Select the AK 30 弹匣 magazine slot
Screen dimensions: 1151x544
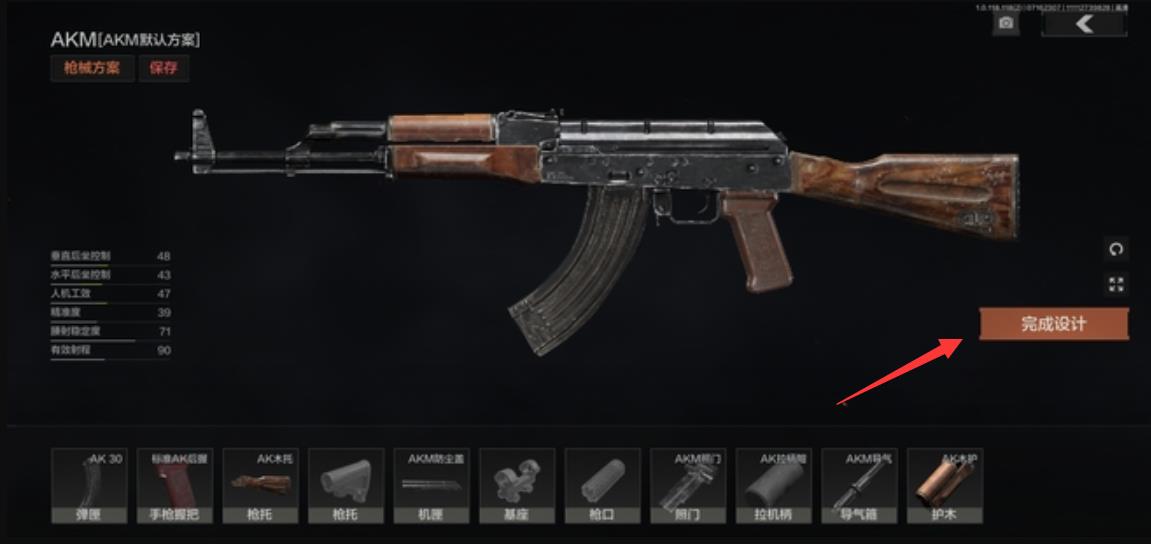(89, 486)
